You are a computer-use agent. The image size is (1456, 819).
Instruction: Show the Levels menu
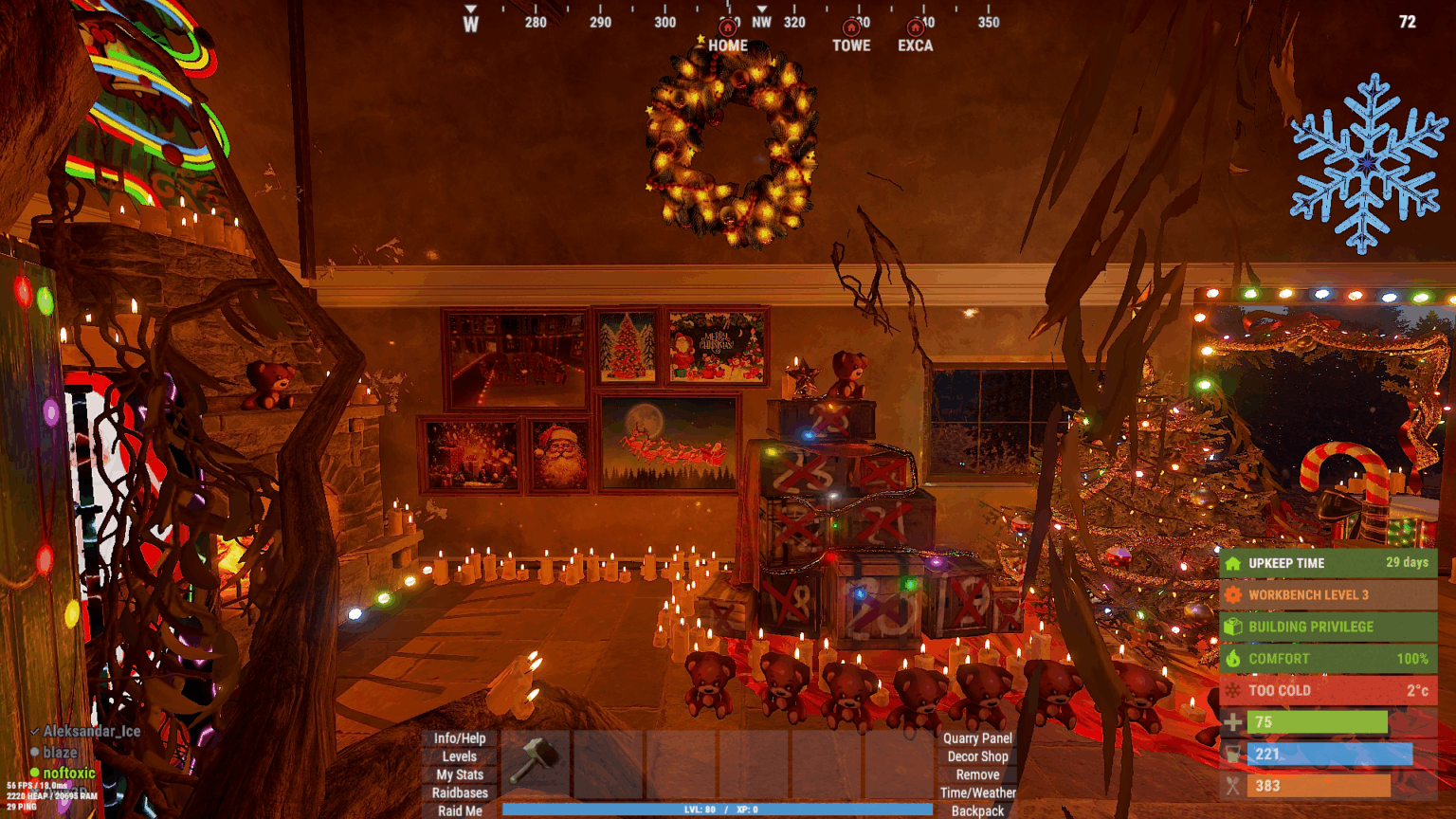click(460, 756)
